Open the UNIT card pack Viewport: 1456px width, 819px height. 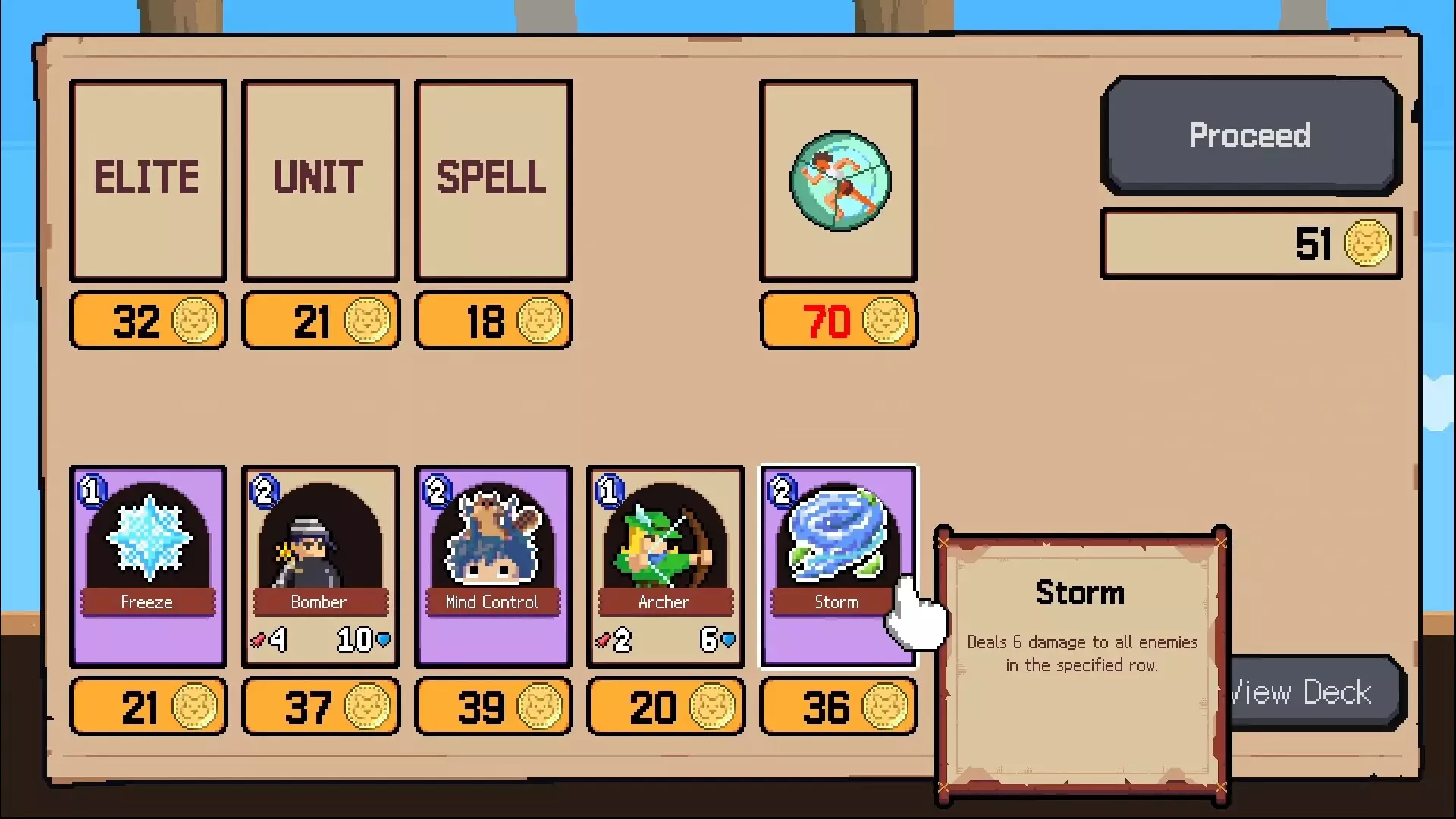321,179
